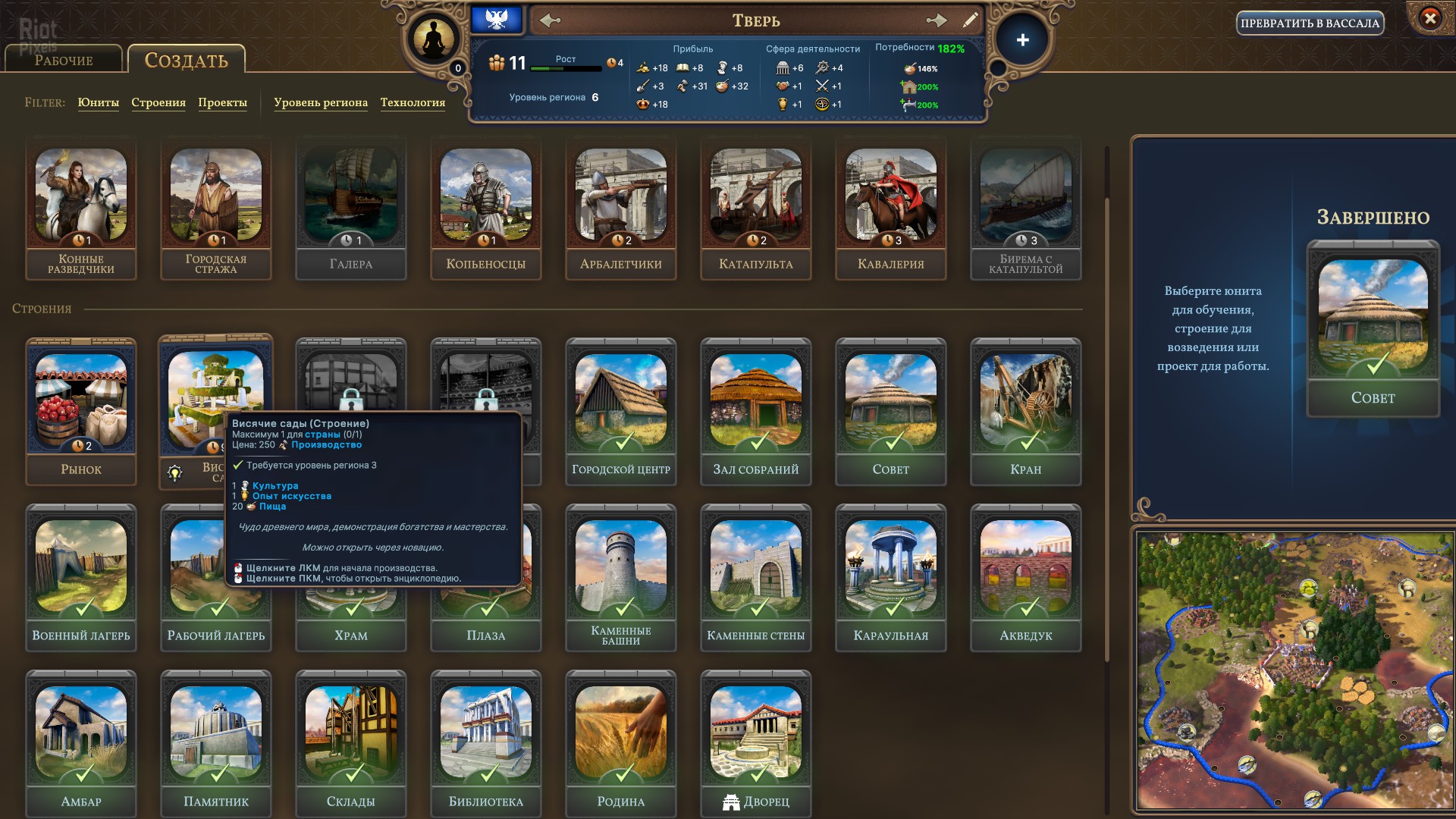The width and height of the screenshot is (1456, 819).
Task: Train the Конные разведчики unit
Action: coord(81,209)
